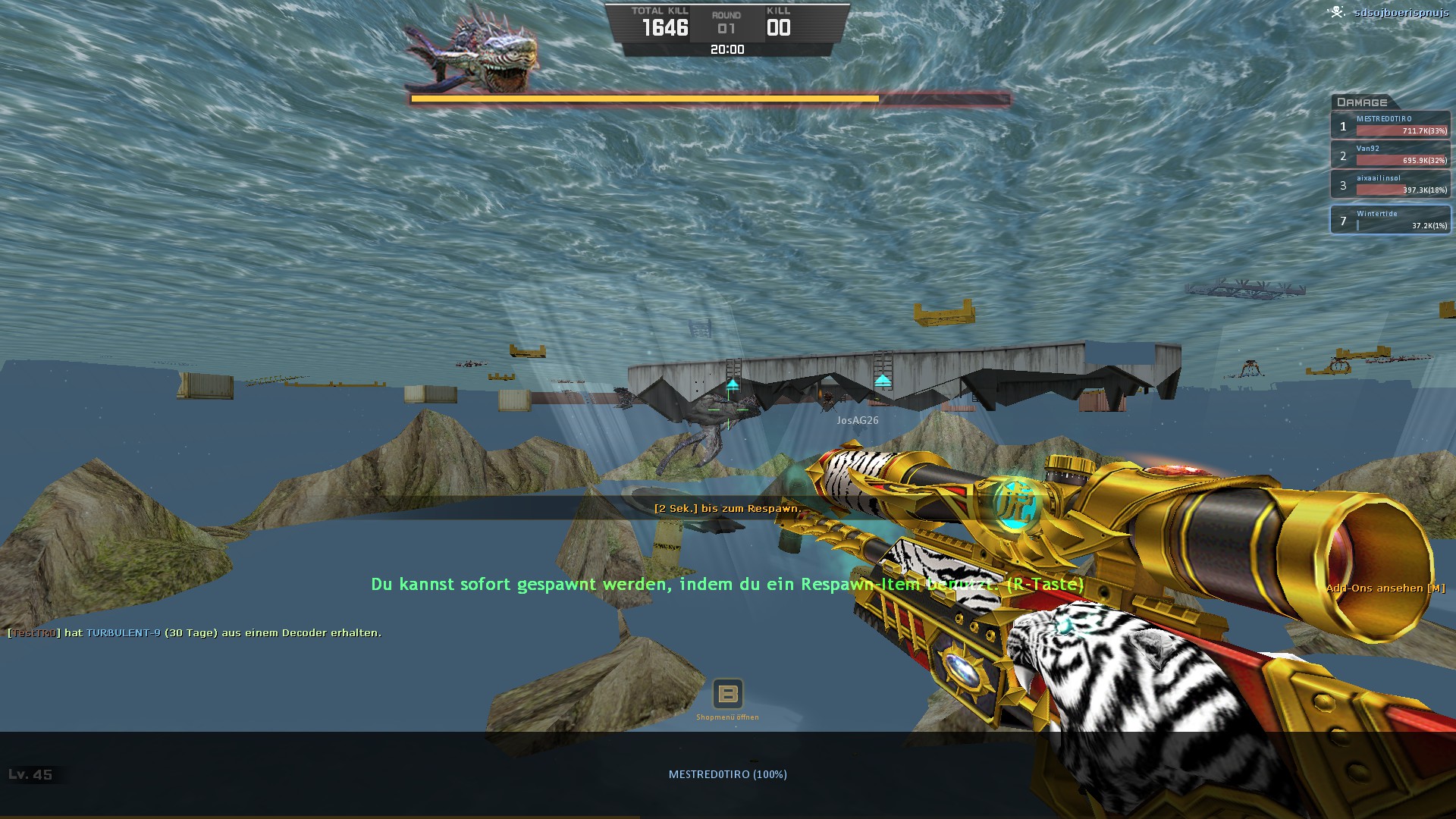Click the boss yellow health bar
The image size is (1456, 819).
click(645, 99)
